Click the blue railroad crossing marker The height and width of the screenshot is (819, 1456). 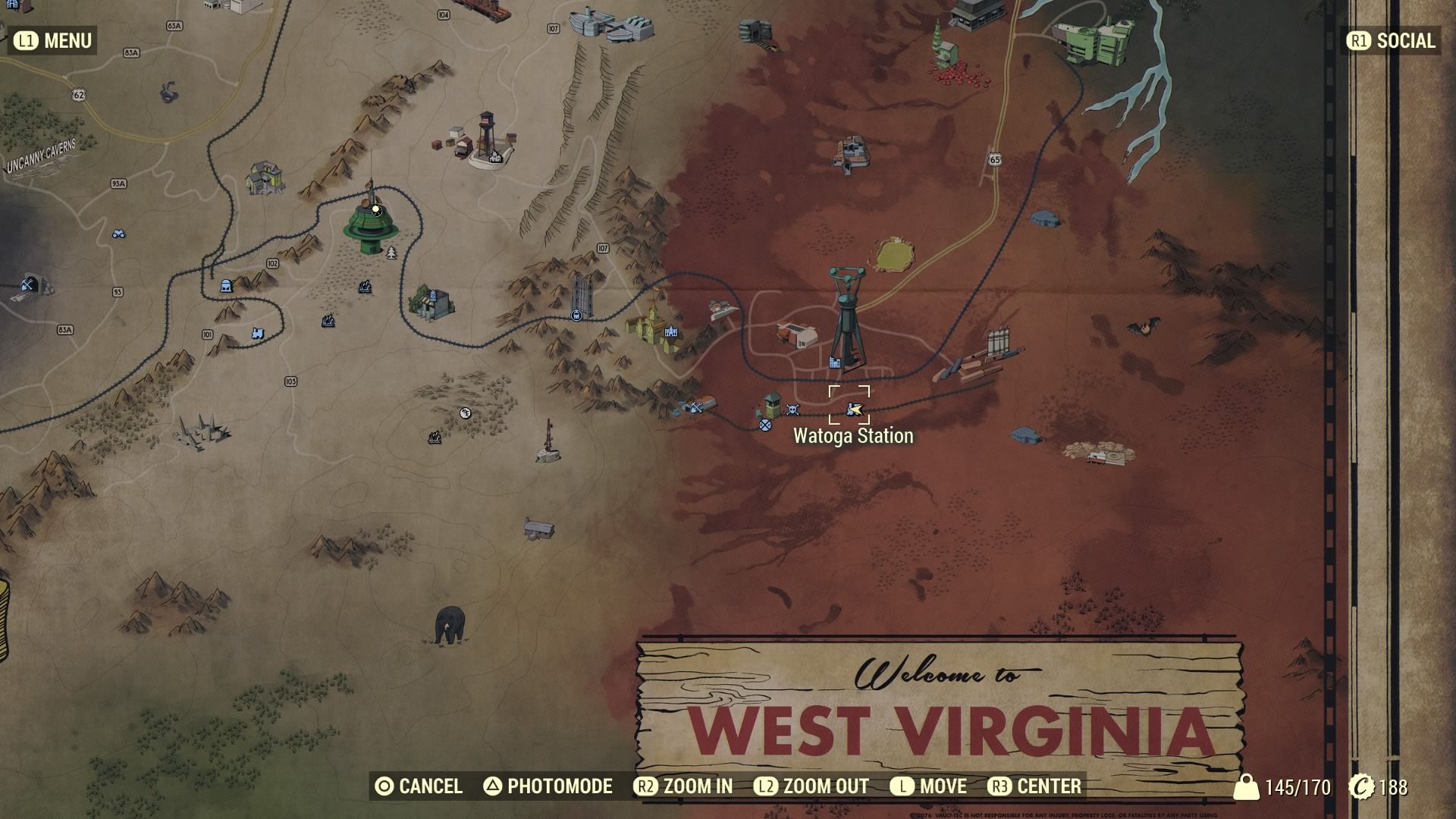(765, 425)
